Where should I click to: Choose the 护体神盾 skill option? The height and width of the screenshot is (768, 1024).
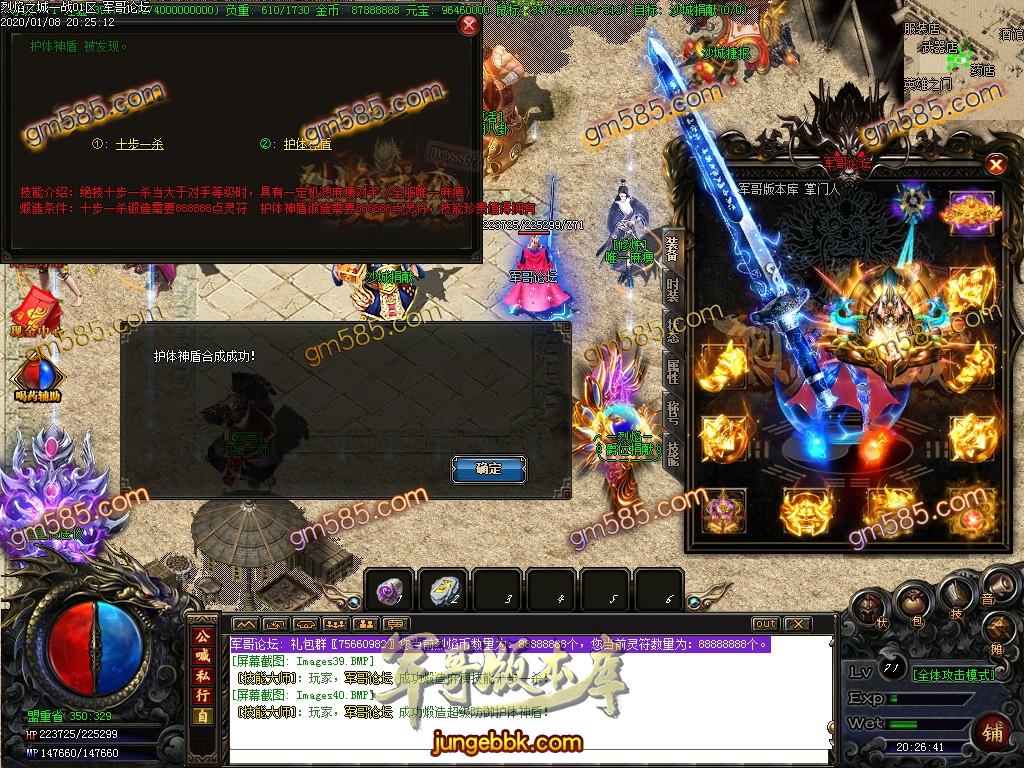coord(307,144)
